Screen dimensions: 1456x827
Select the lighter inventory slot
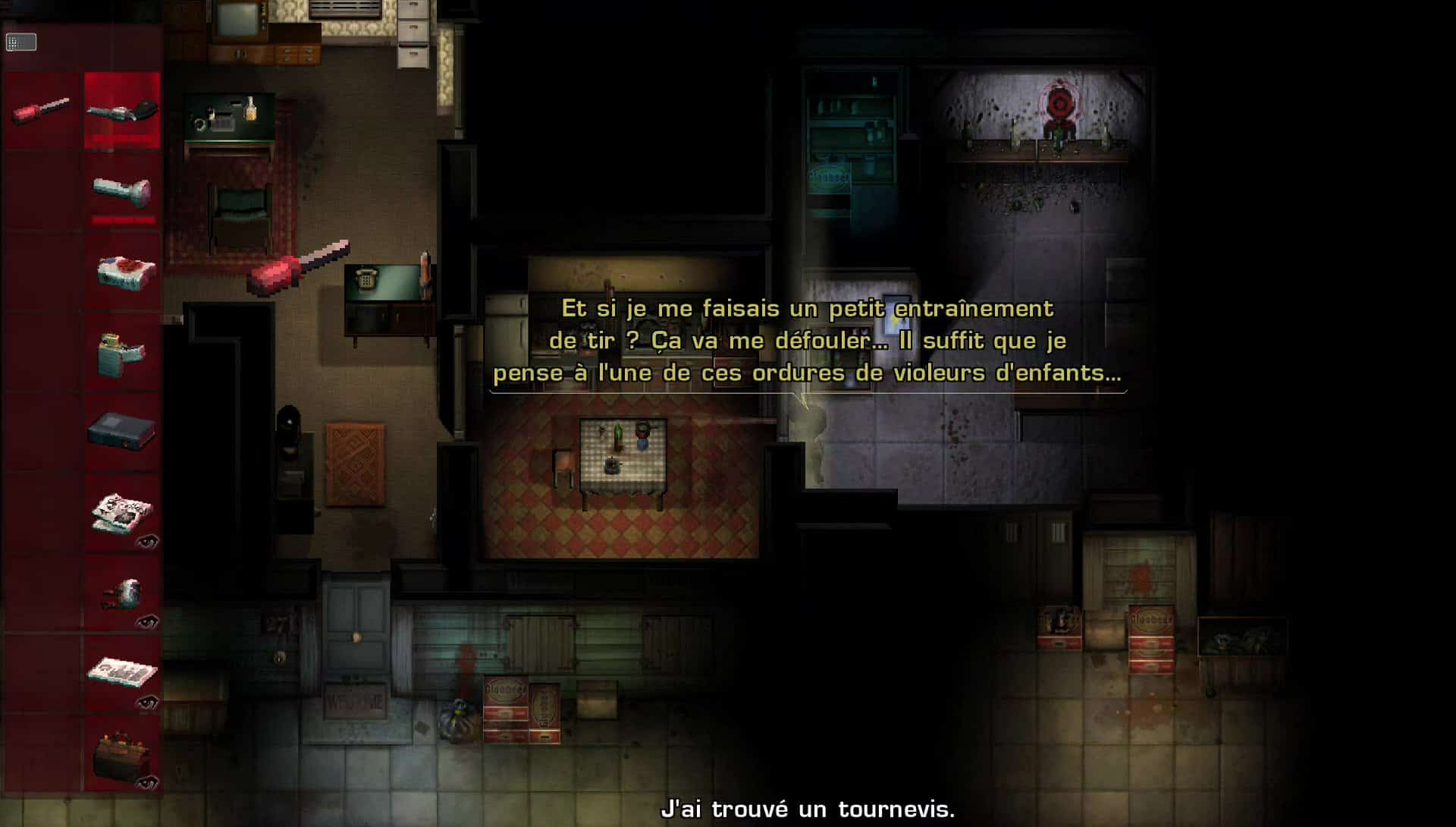121,354
